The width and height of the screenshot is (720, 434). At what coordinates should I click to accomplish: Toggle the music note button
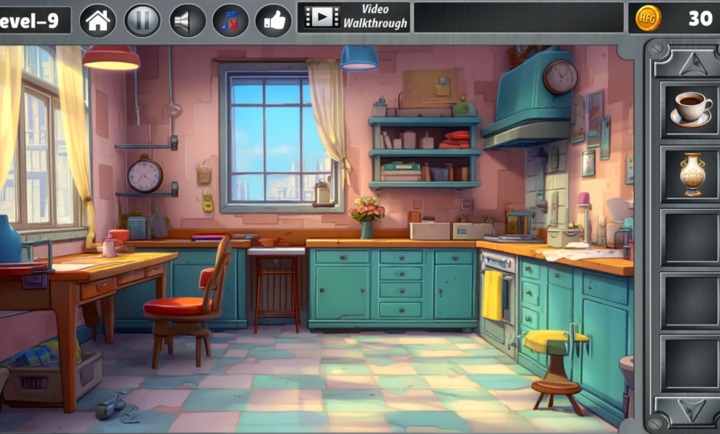click(230, 19)
